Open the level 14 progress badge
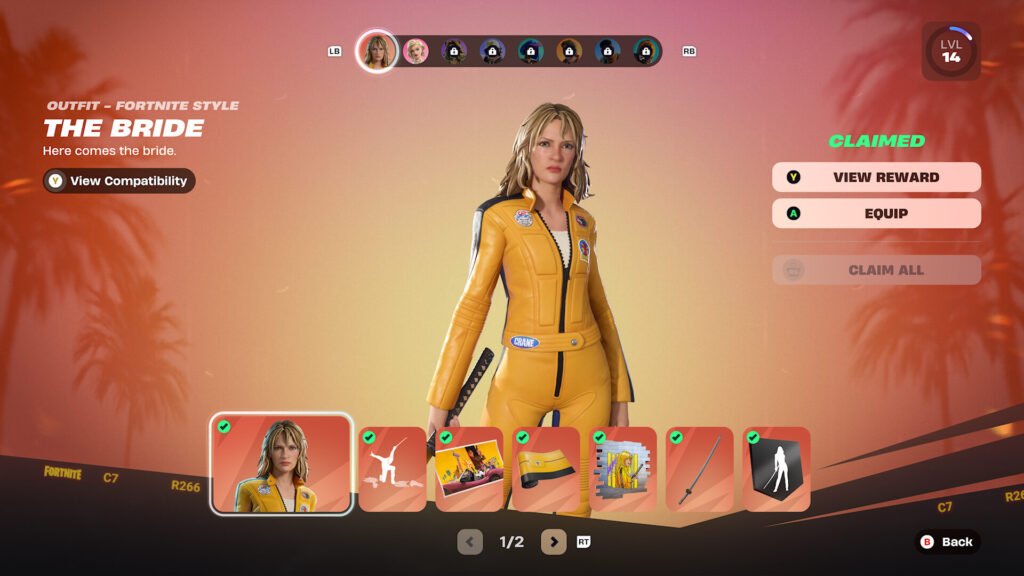Screen dimensions: 1024x576 click(x=950, y=51)
